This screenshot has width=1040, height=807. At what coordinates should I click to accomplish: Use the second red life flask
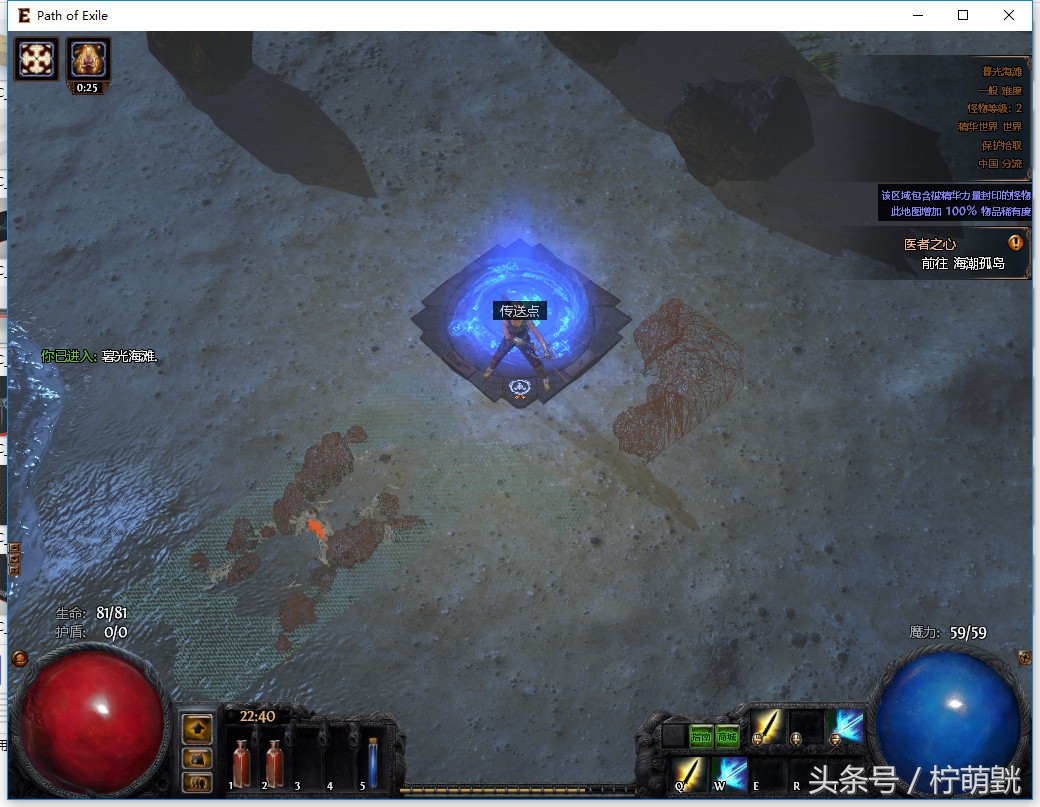pos(274,760)
